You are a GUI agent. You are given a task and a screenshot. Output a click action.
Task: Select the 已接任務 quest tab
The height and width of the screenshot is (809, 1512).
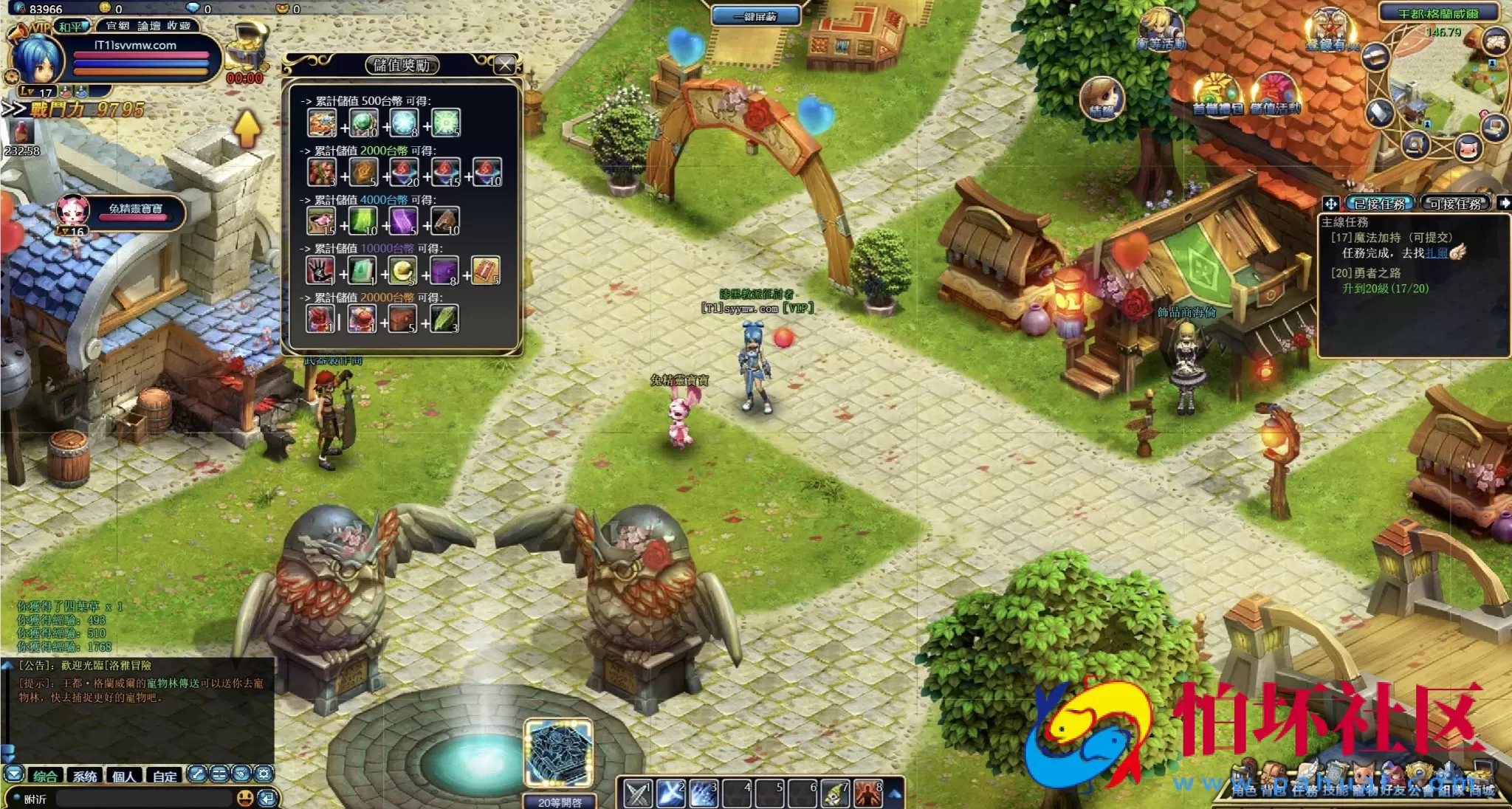point(1378,204)
